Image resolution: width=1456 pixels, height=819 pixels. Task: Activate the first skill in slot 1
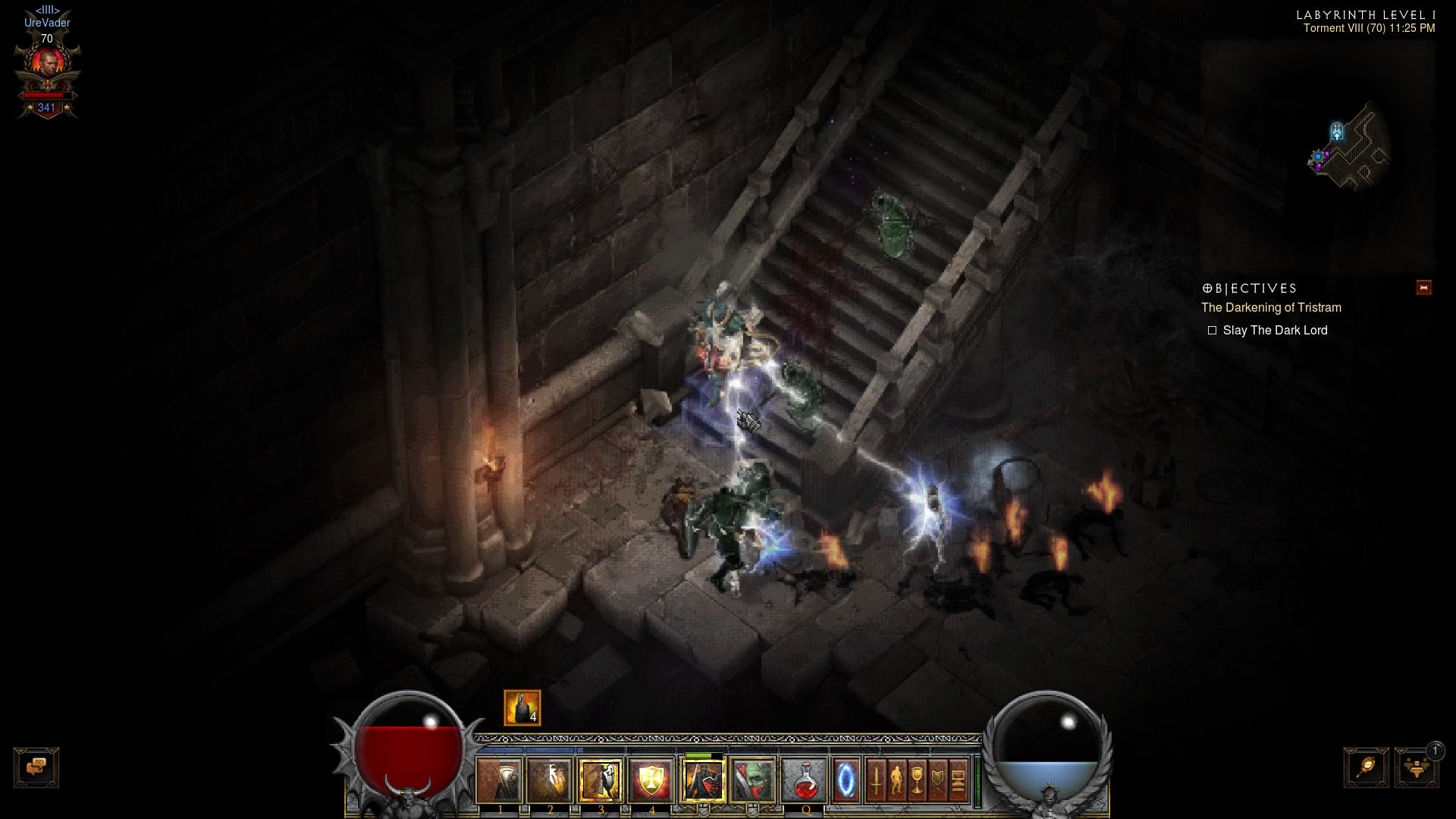click(x=500, y=780)
